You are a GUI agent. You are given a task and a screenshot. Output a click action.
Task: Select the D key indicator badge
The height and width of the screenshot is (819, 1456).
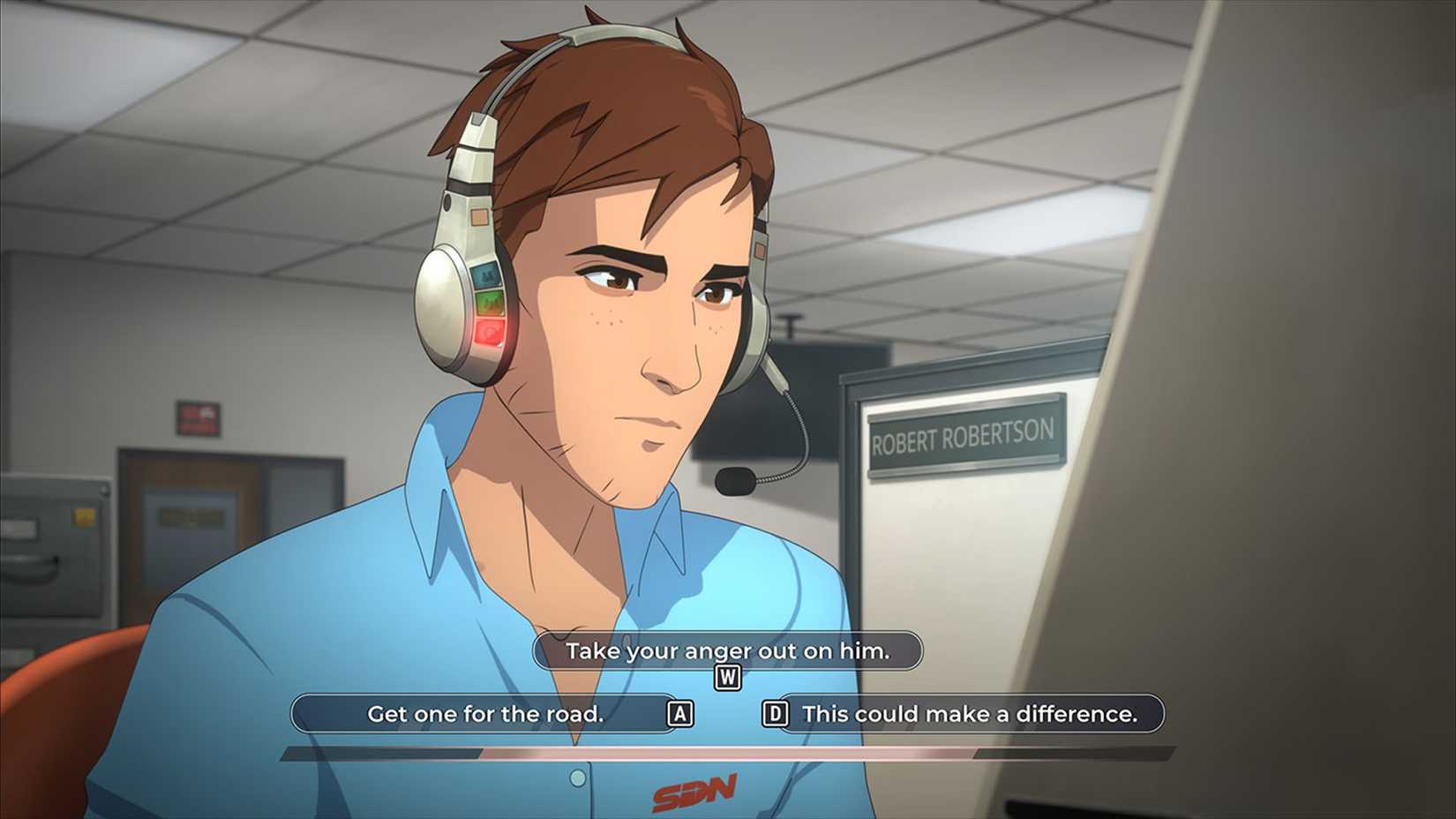776,714
